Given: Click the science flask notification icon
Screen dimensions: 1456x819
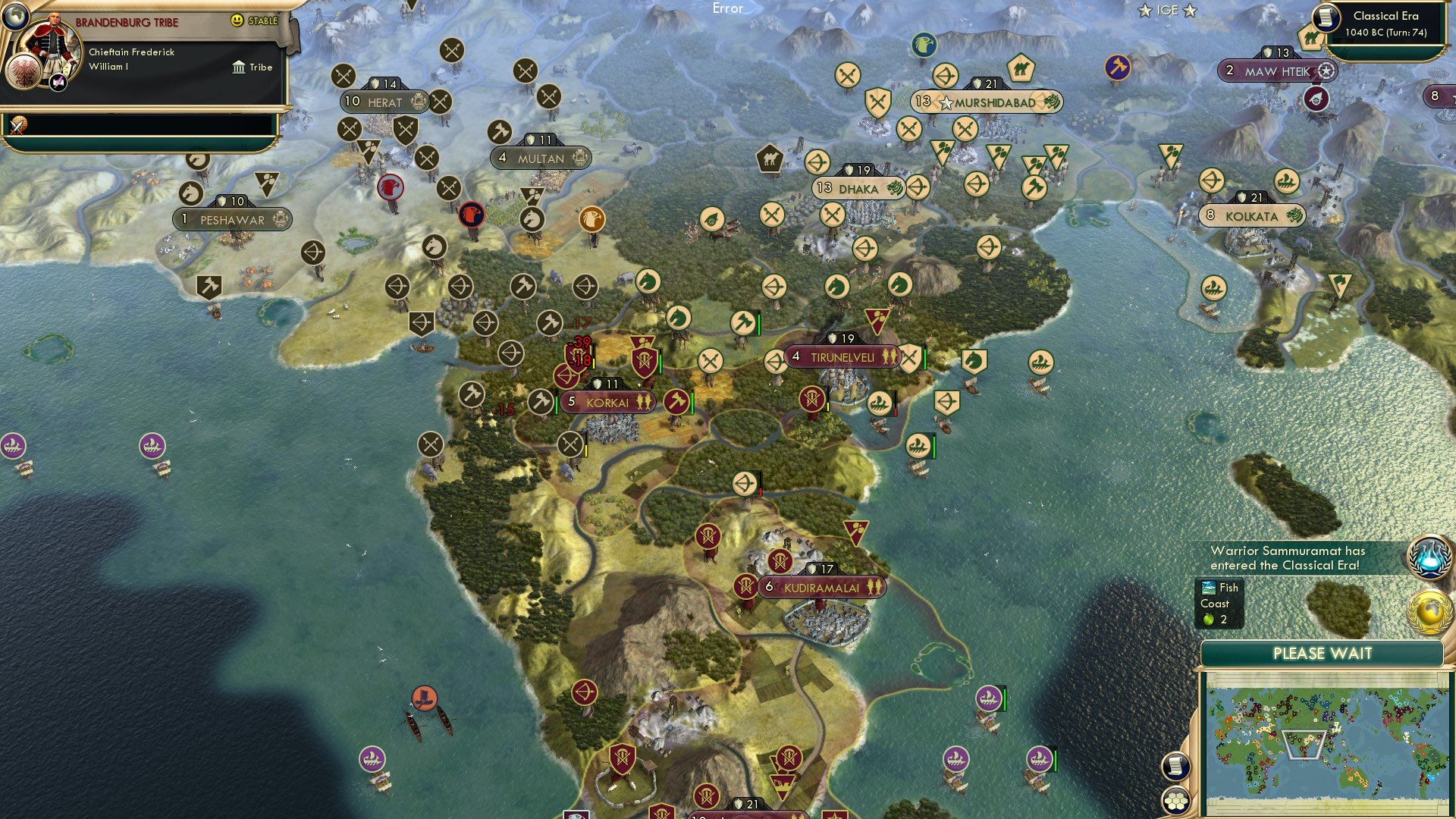Looking at the screenshot, I should [x=1429, y=559].
